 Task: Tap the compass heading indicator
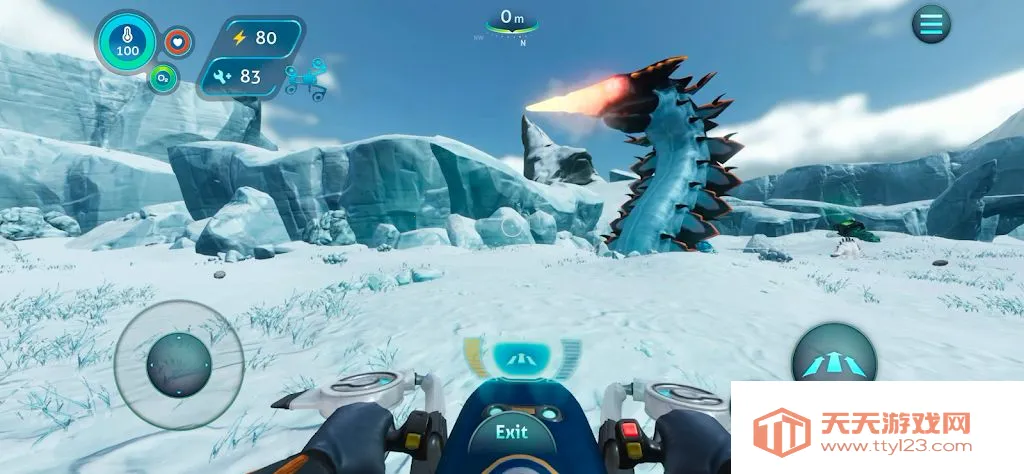(x=512, y=24)
